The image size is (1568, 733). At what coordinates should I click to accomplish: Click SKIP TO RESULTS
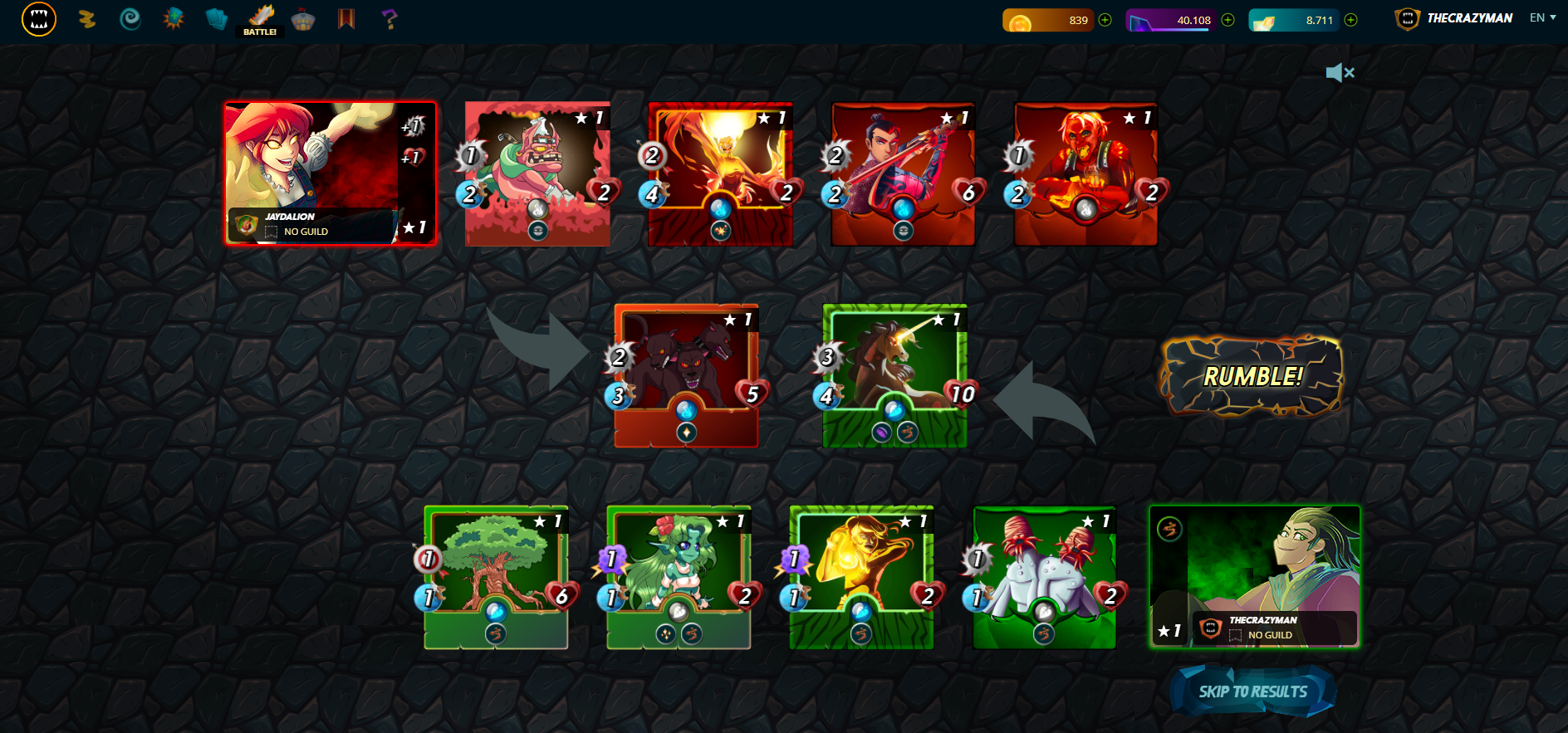point(1253,691)
